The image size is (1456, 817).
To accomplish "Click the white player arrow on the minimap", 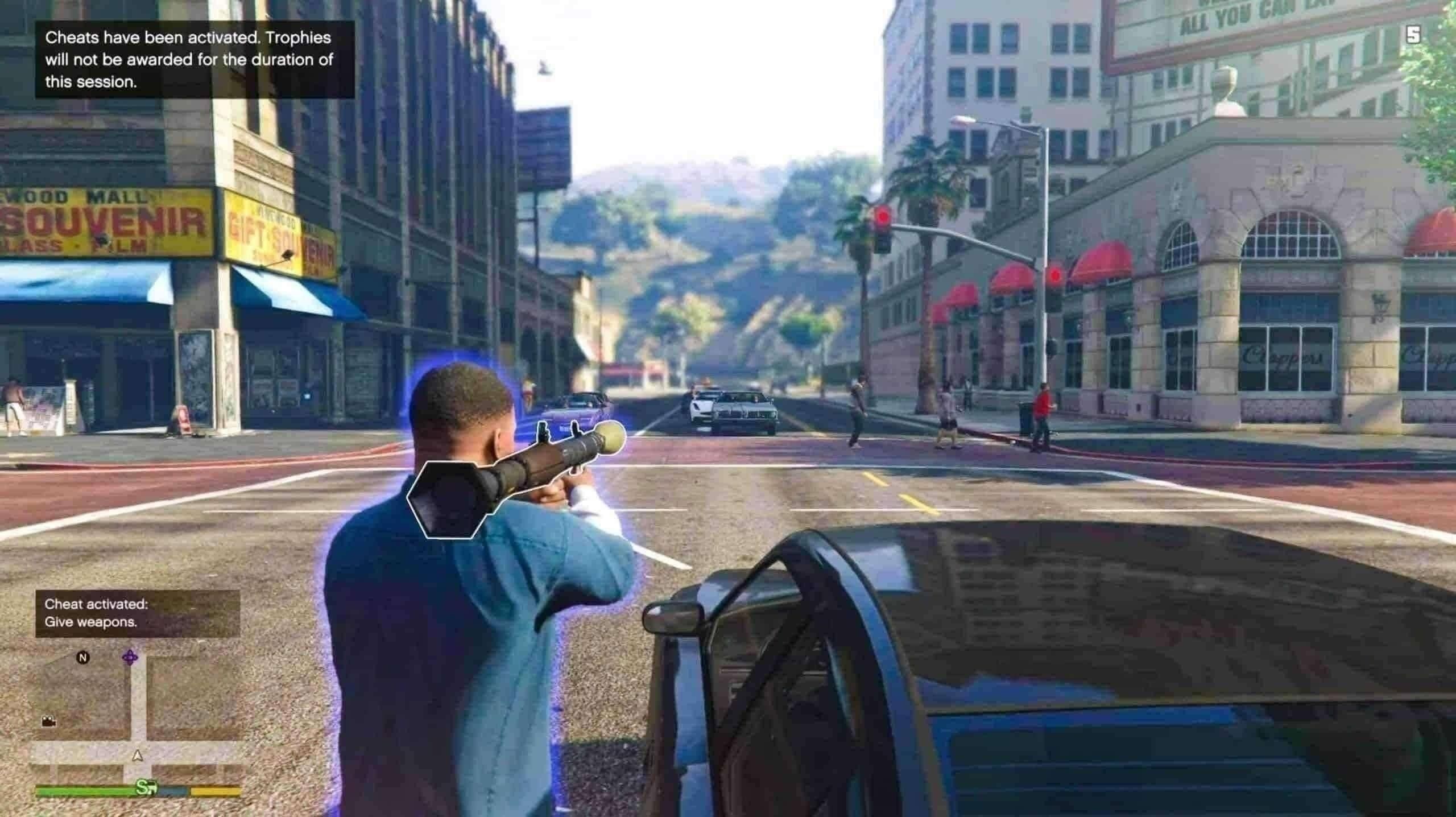I will click(137, 756).
